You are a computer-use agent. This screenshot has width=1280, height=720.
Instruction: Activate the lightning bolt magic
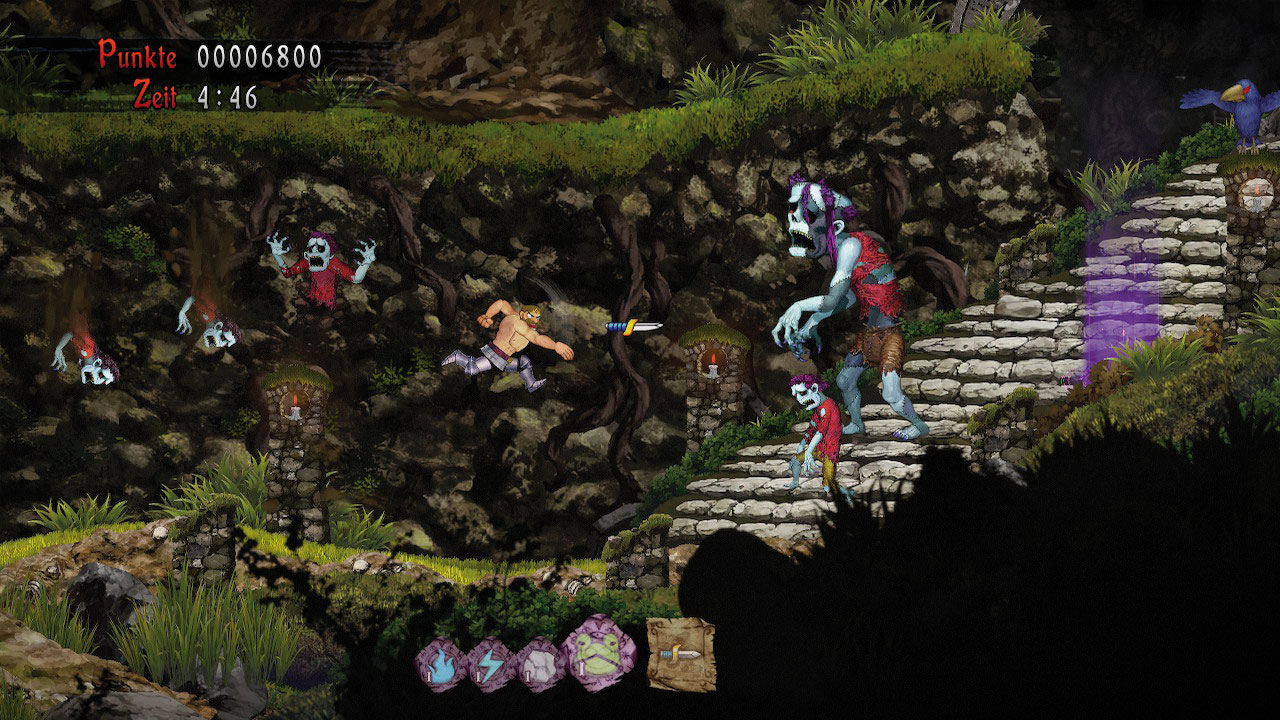click(492, 665)
